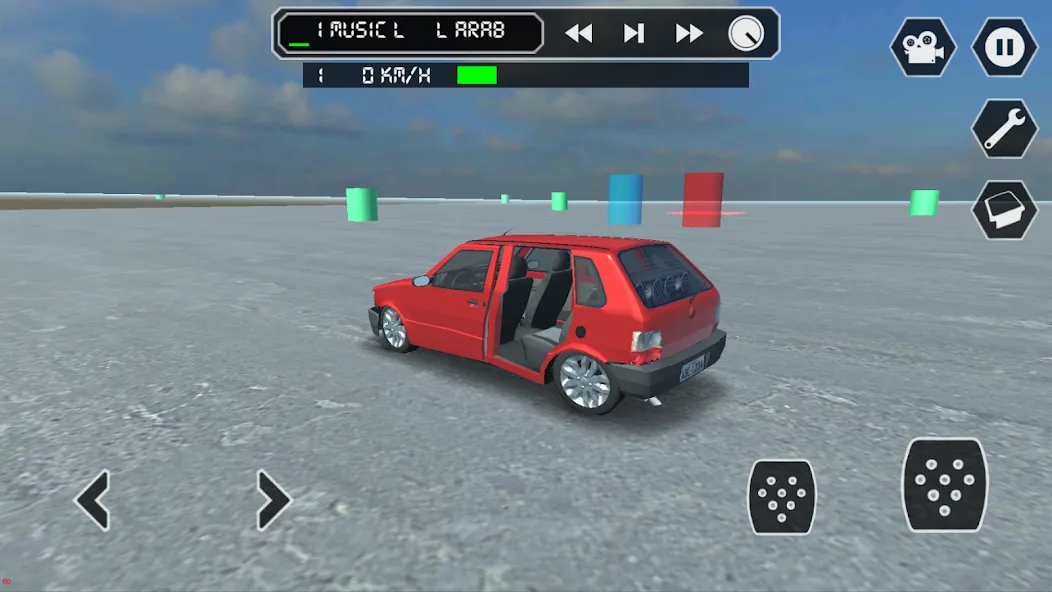Image resolution: width=1052 pixels, height=592 pixels.
Task: Steer right with the right arrow
Action: [272, 500]
